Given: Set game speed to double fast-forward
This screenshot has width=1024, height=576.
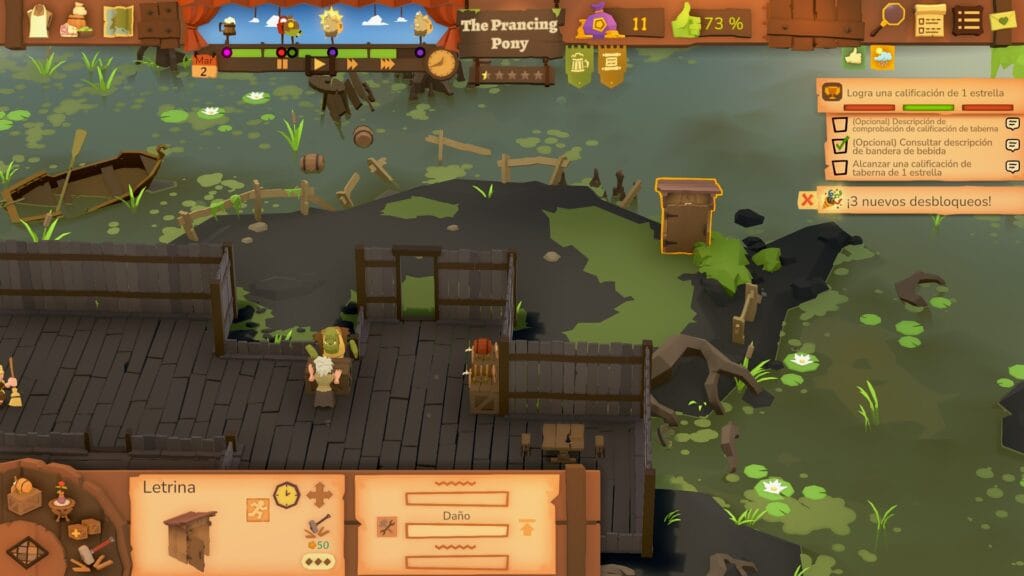Looking at the screenshot, I should [x=352, y=64].
